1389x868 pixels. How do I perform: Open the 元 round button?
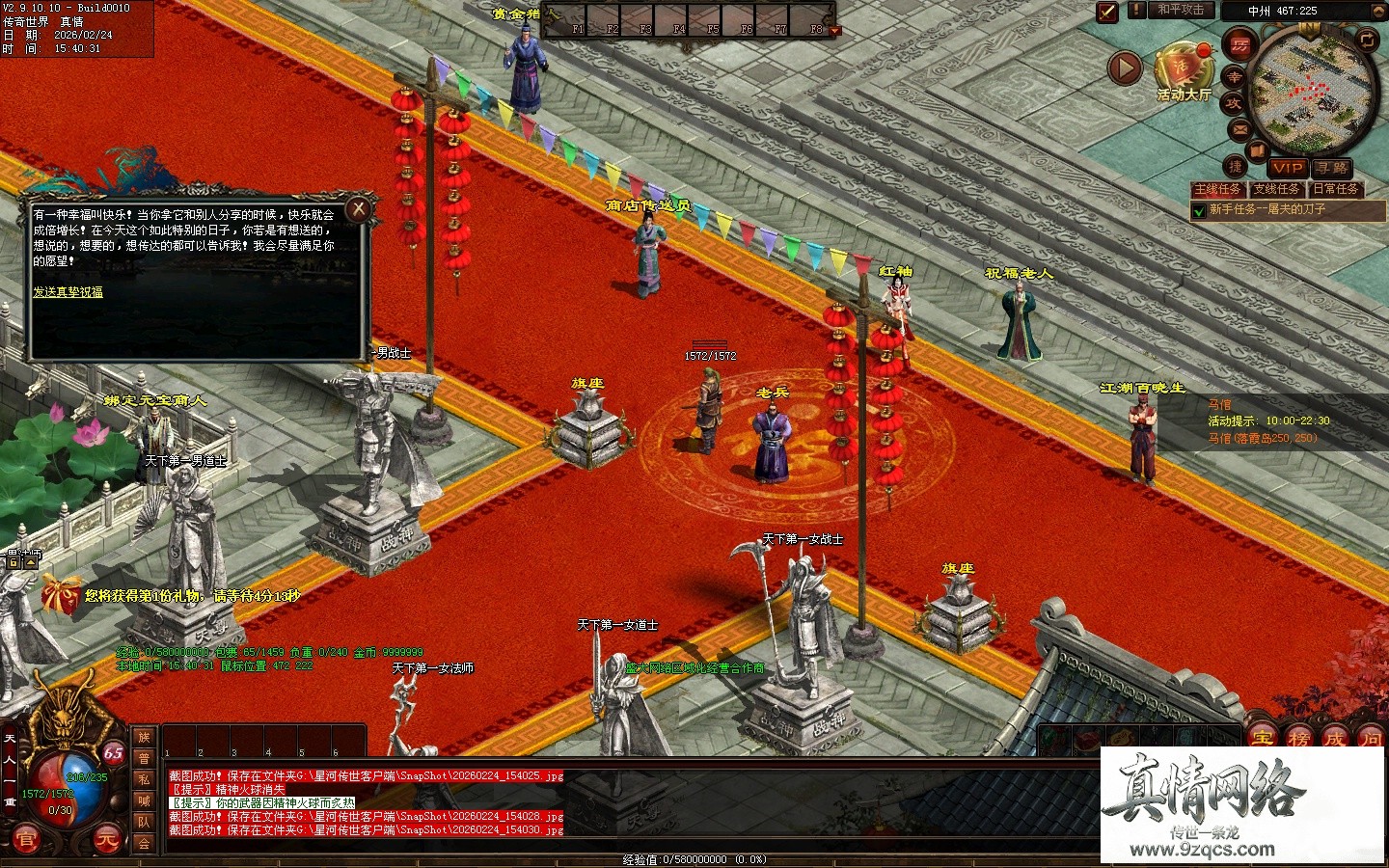coord(106,840)
